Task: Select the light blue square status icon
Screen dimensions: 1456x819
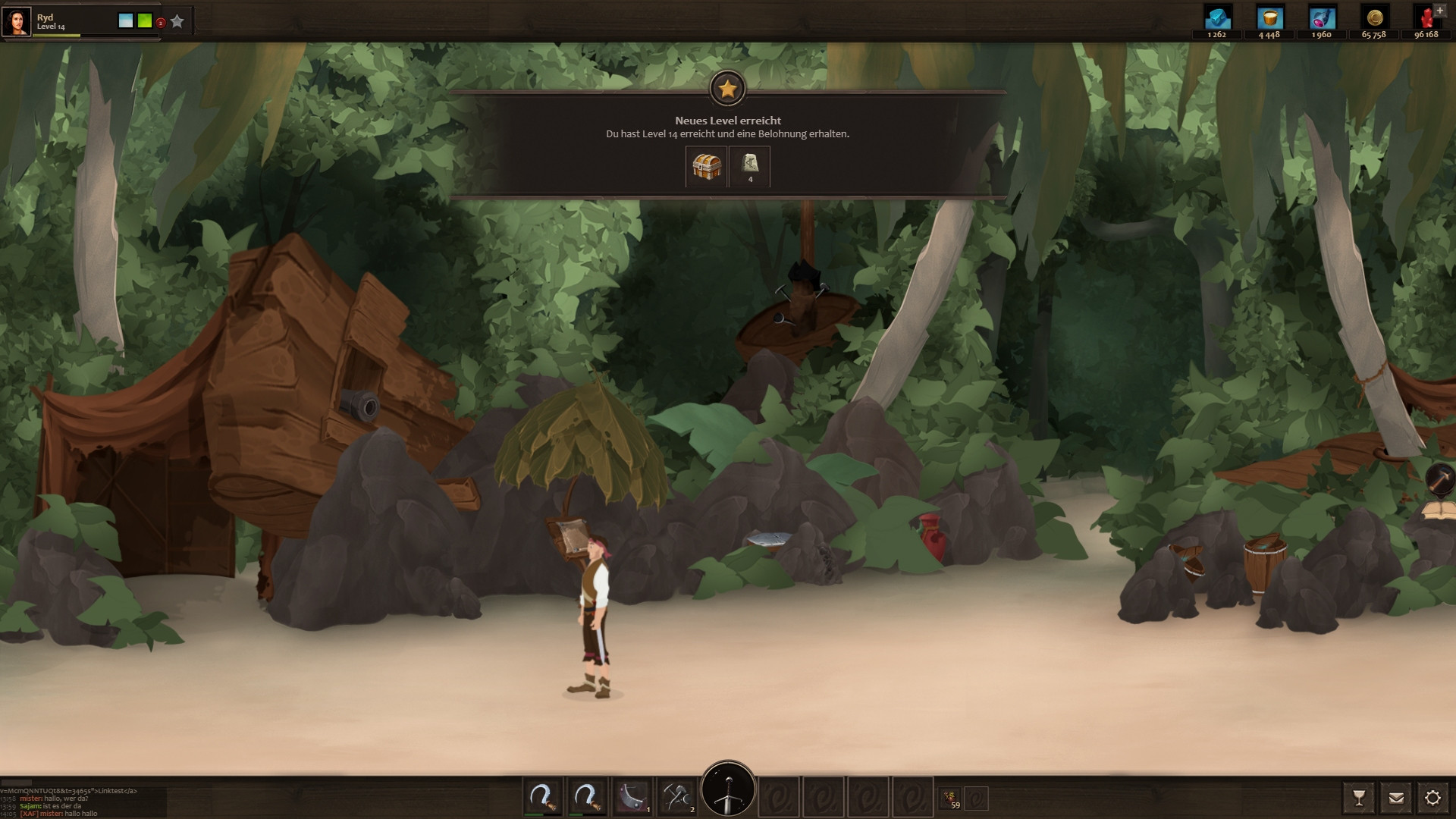Action: tap(126, 21)
